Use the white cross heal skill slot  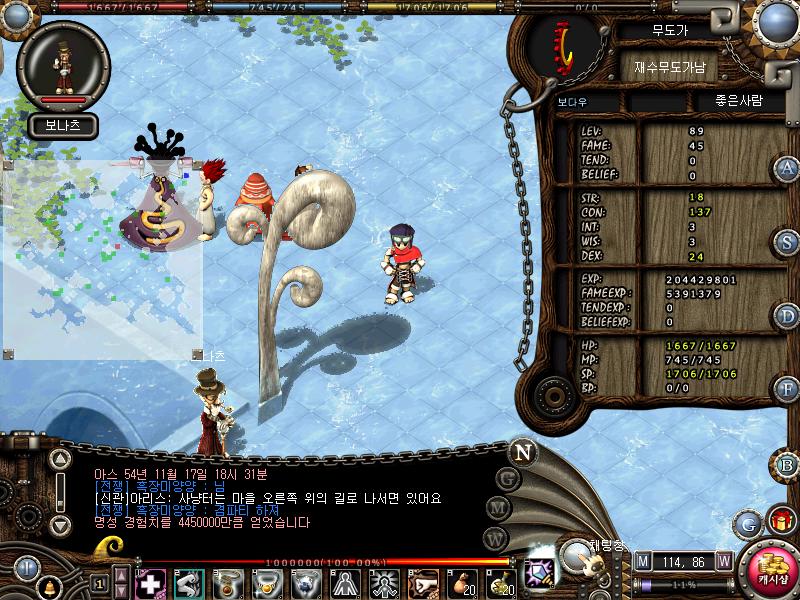pyautogui.click(x=150, y=583)
